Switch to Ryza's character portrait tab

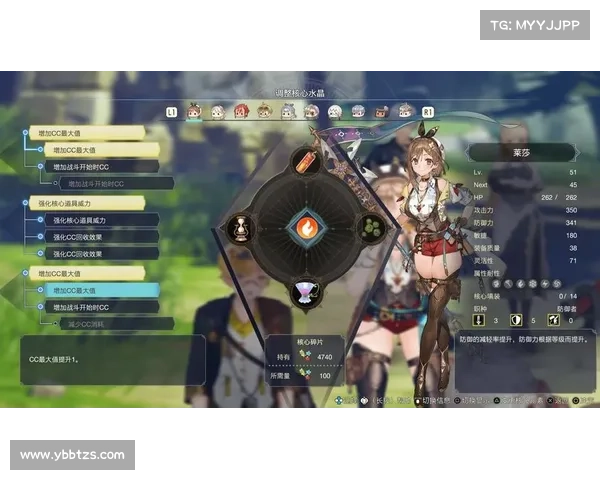[193, 111]
